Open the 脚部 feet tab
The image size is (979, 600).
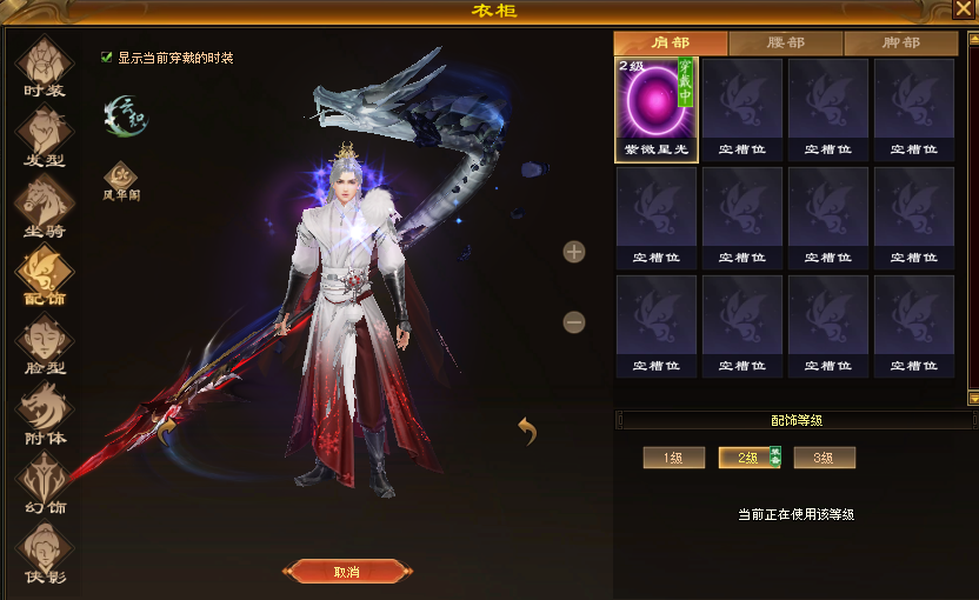click(900, 43)
